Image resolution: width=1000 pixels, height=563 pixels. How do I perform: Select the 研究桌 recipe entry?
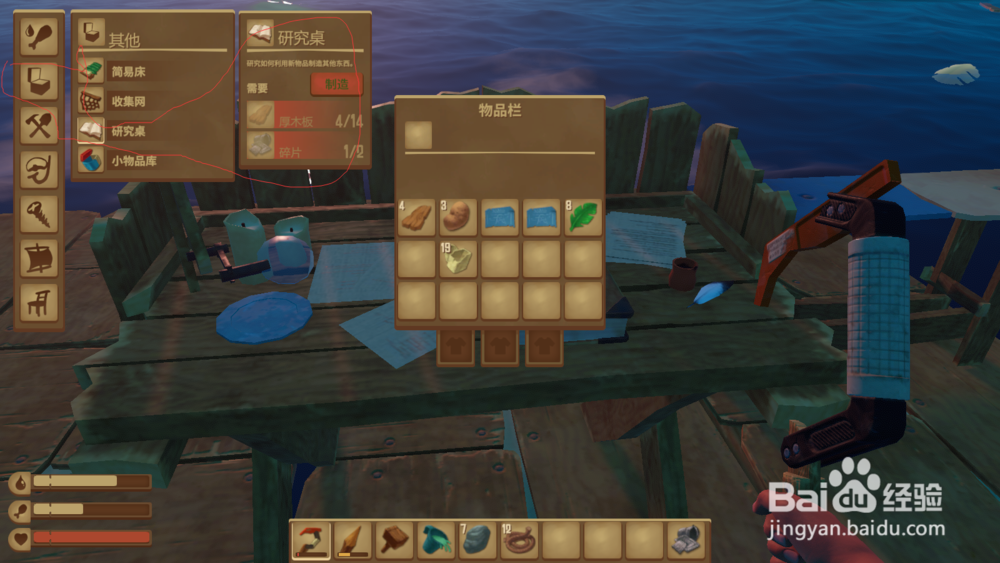pyautogui.click(x=129, y=131)
